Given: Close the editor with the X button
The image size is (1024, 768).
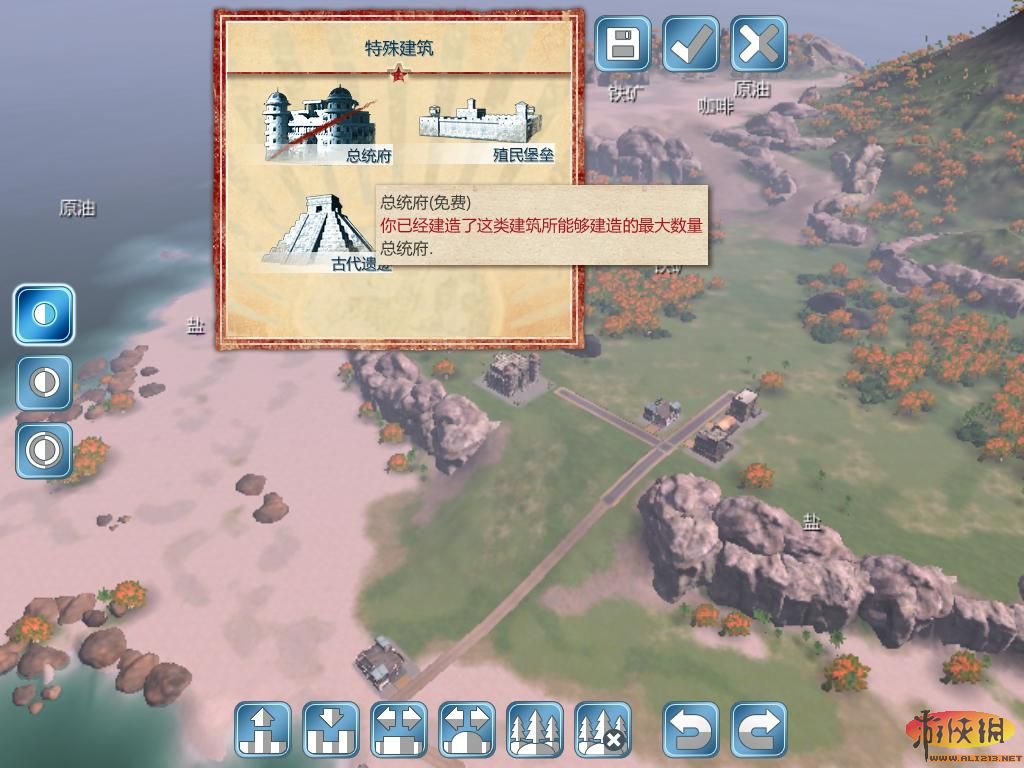Looking at the screenshot, I should coord(759,43).
